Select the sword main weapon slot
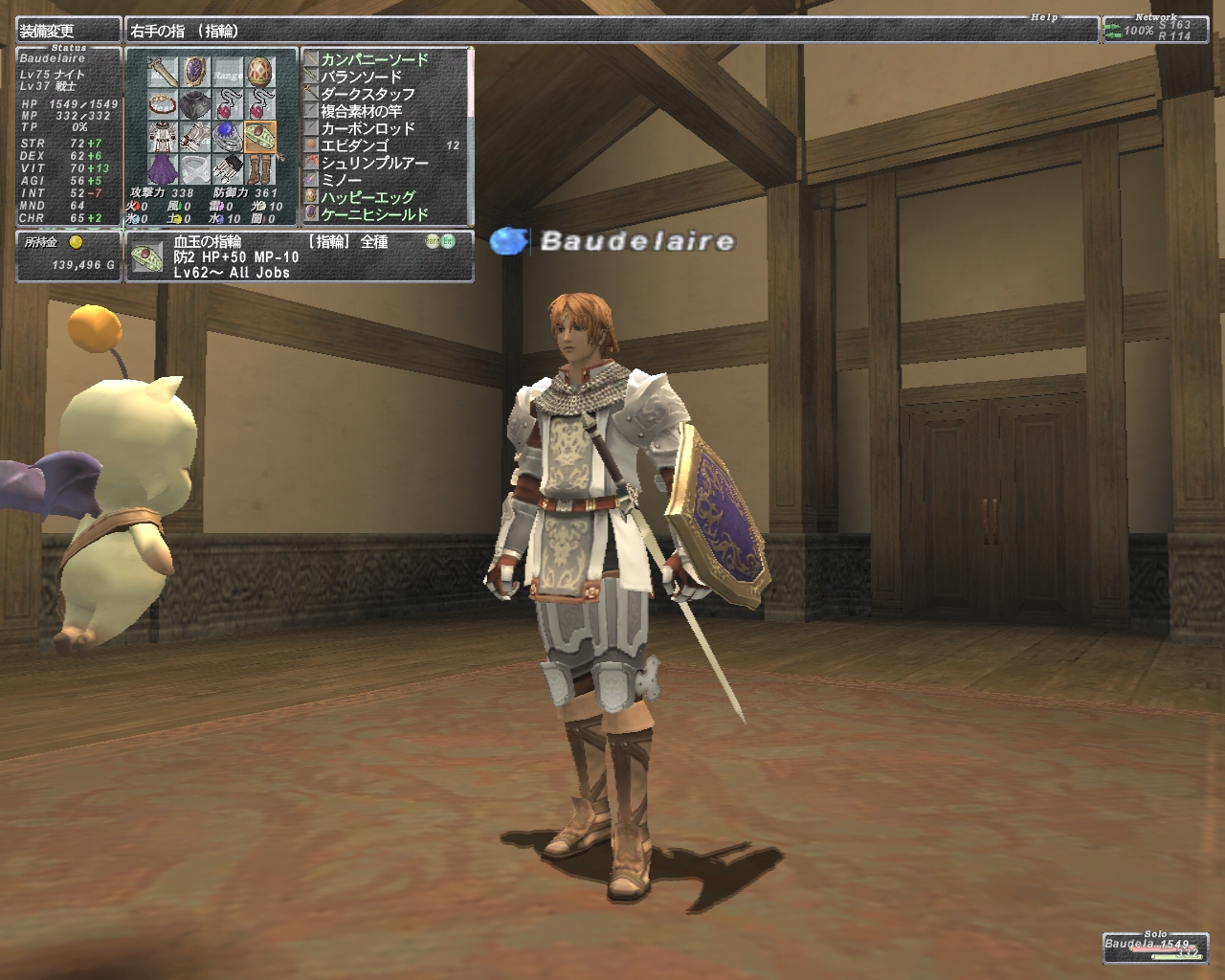The height and width of the screenshot is (980, 1225). 163,71
